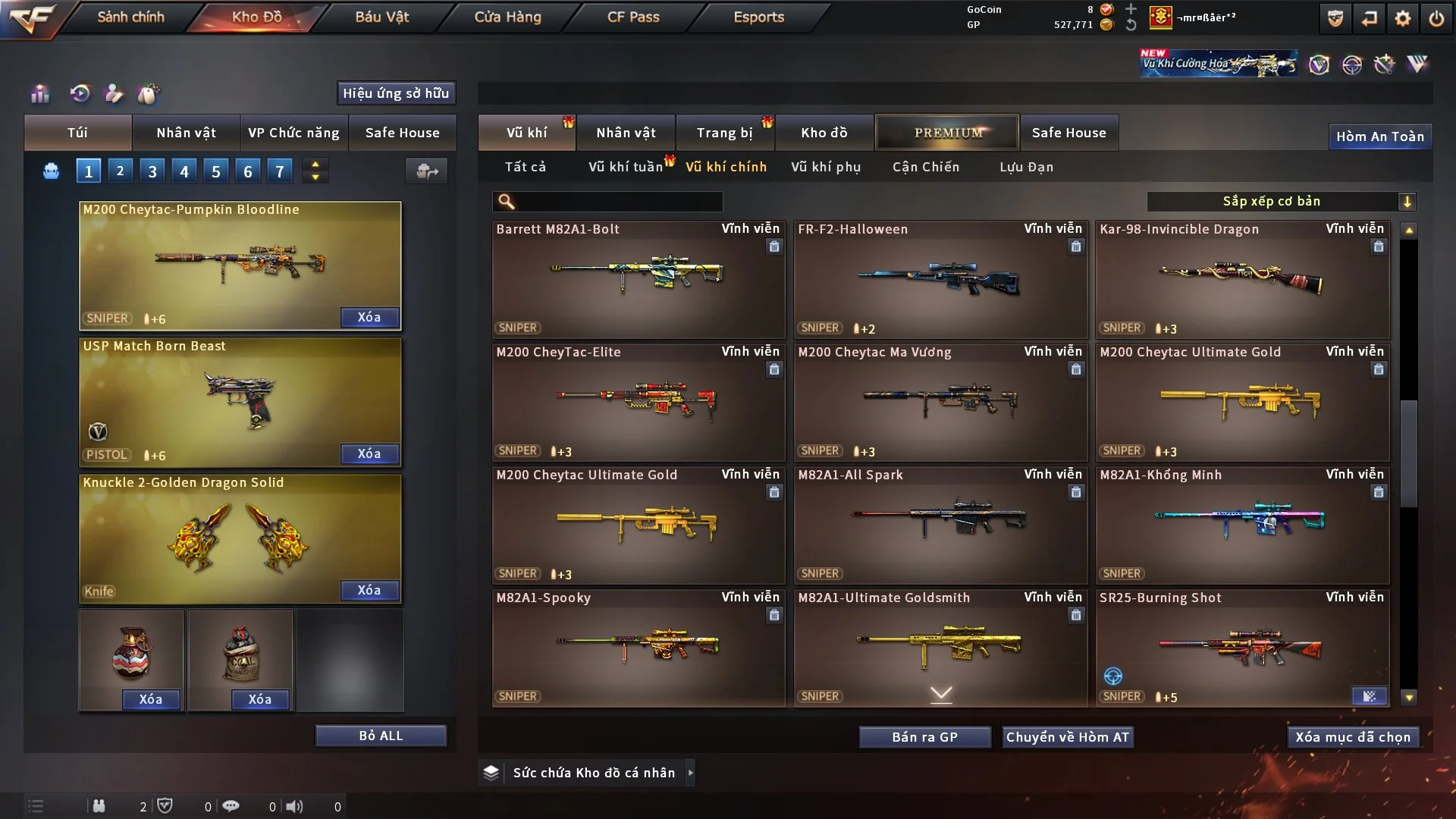Remove the USP Match Born Beast pistol
The image size is (1456, 819).
click(369, 453)
